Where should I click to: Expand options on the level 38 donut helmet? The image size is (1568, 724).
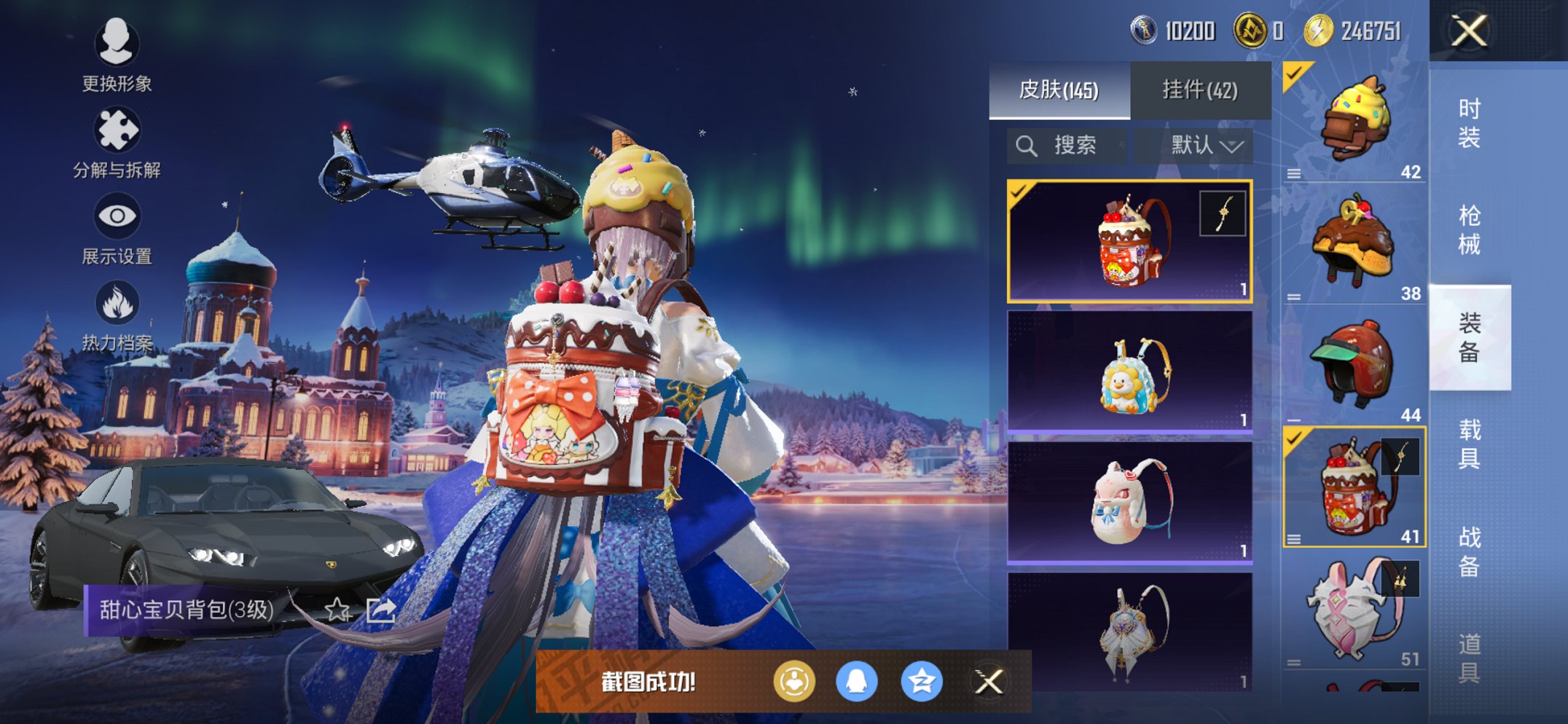(1293, 296)
